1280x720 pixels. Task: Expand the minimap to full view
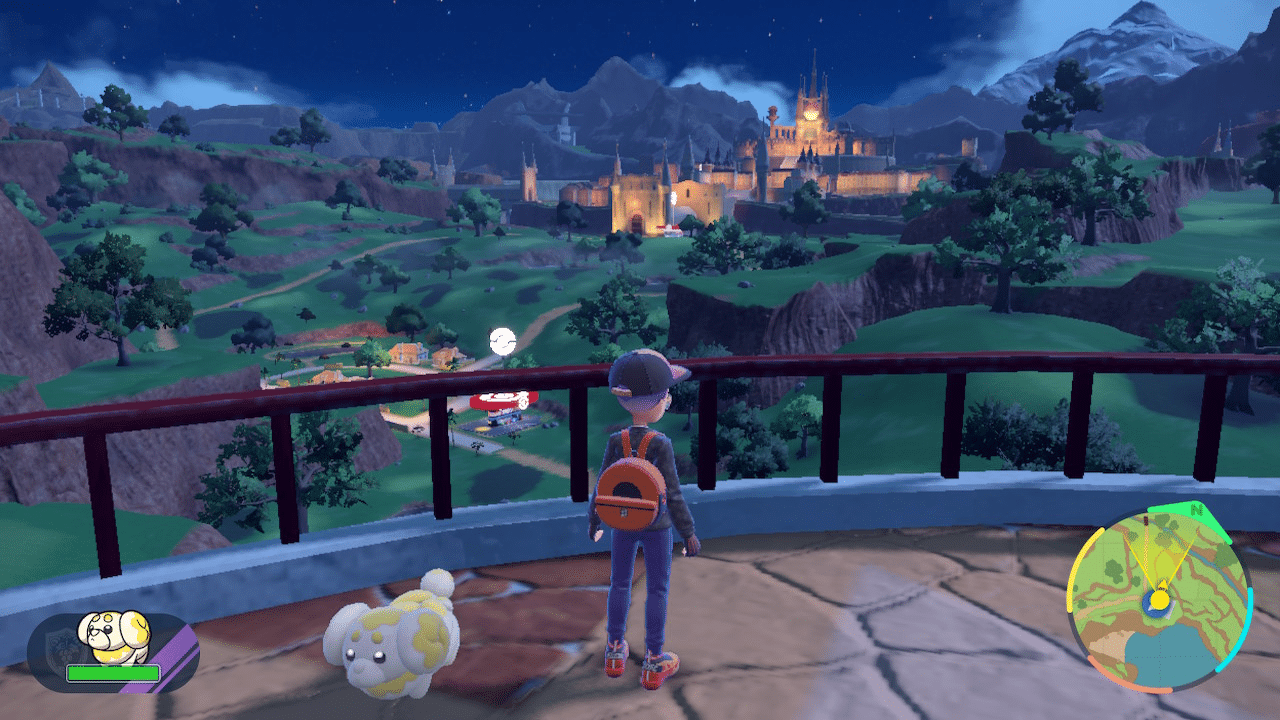pyautogui.click(x=1160, y=600)
